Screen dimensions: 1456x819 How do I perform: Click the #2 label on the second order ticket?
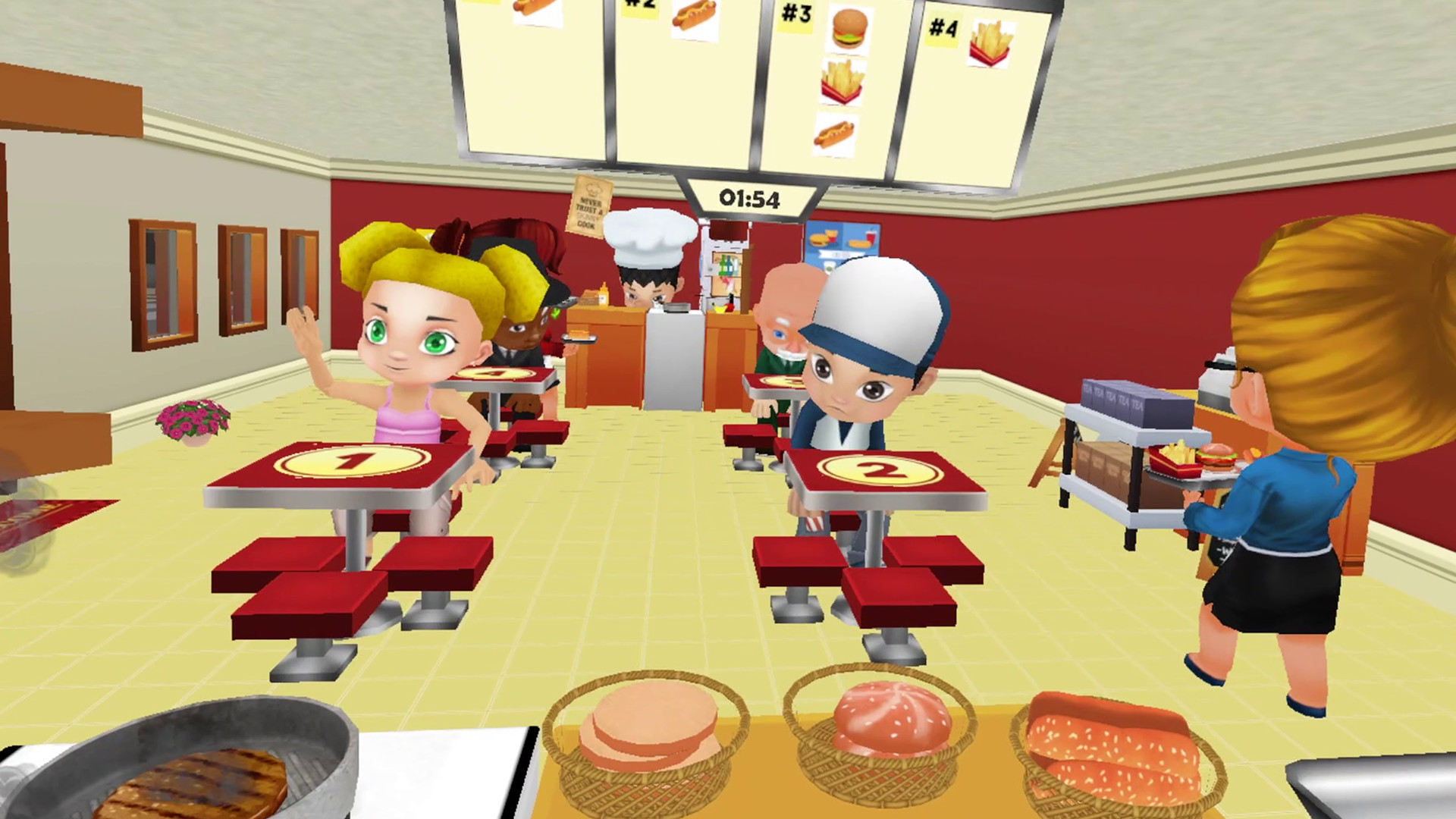pyautogui.click(x=639, y=5)
